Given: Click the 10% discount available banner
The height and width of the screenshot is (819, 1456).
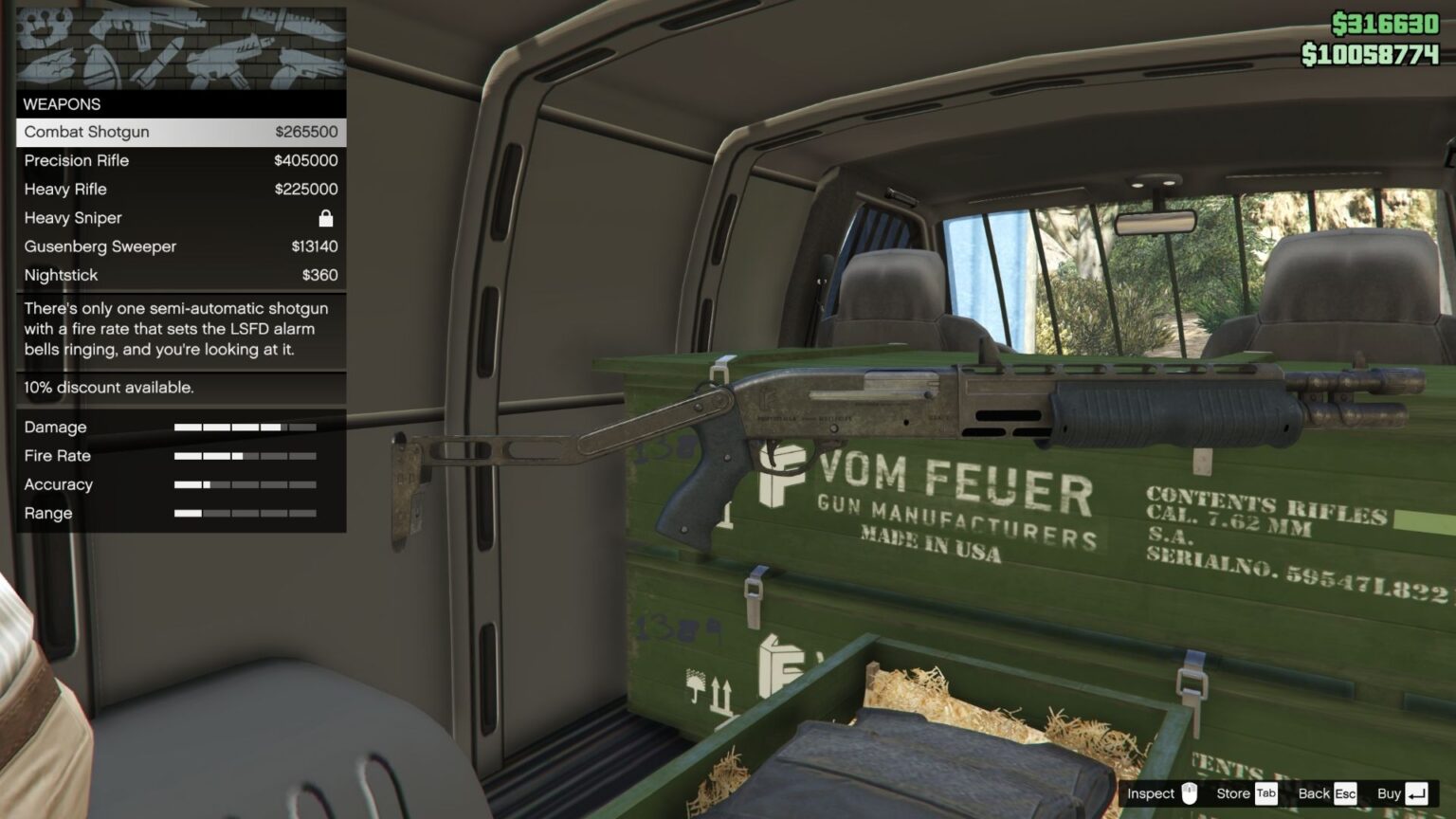Looking at the screenshot, I should (x=108, y=388).
